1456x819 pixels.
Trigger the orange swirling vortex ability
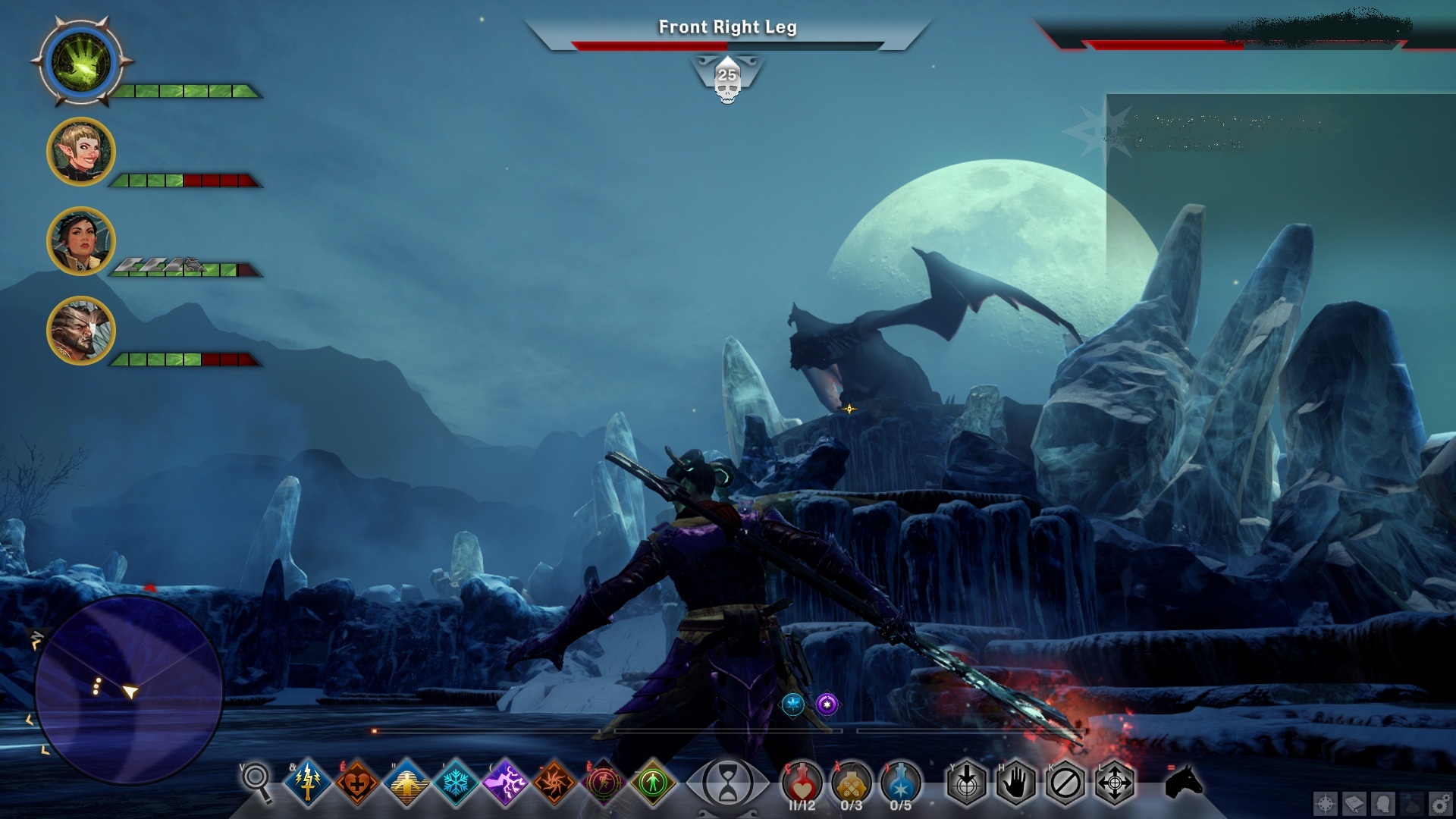(554, 782)
